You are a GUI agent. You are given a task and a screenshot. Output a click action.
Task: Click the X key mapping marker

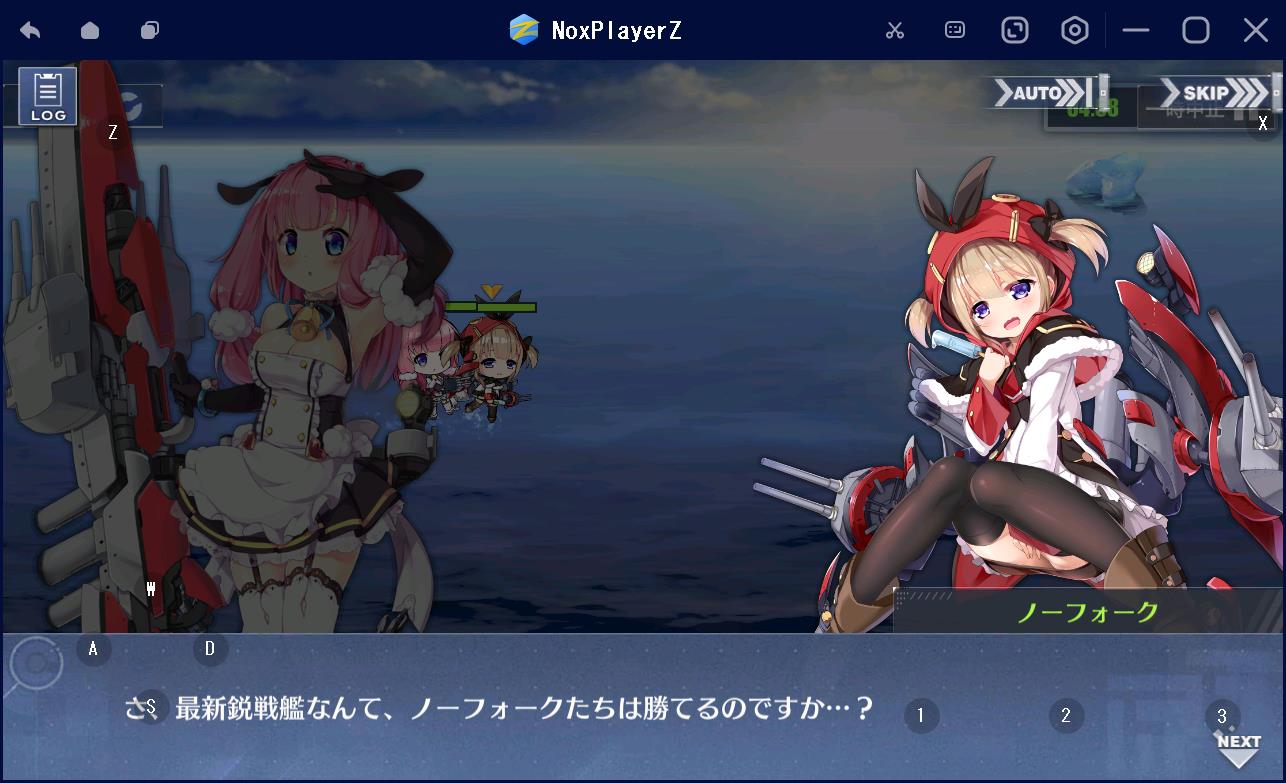click(1263, 124)
